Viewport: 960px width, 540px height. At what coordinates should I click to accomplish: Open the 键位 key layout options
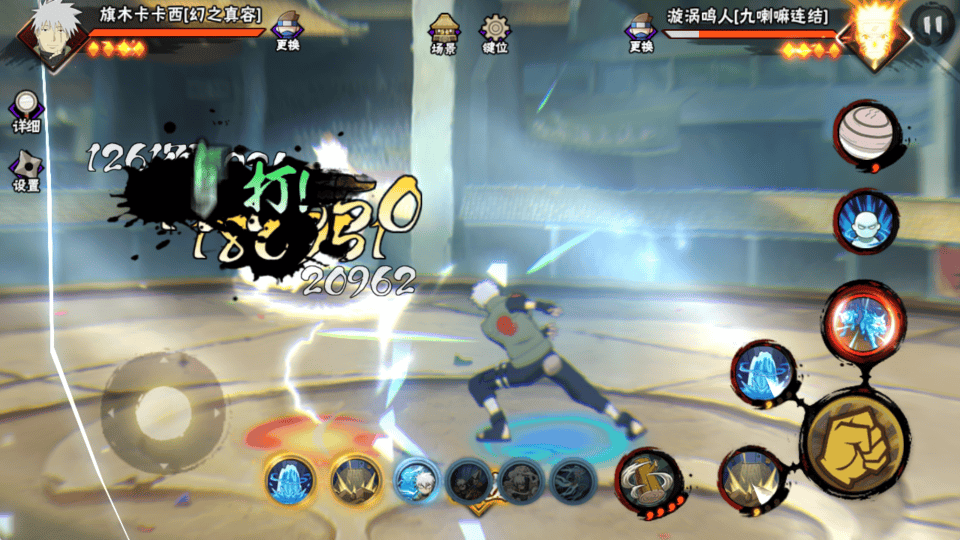point(494,34)
